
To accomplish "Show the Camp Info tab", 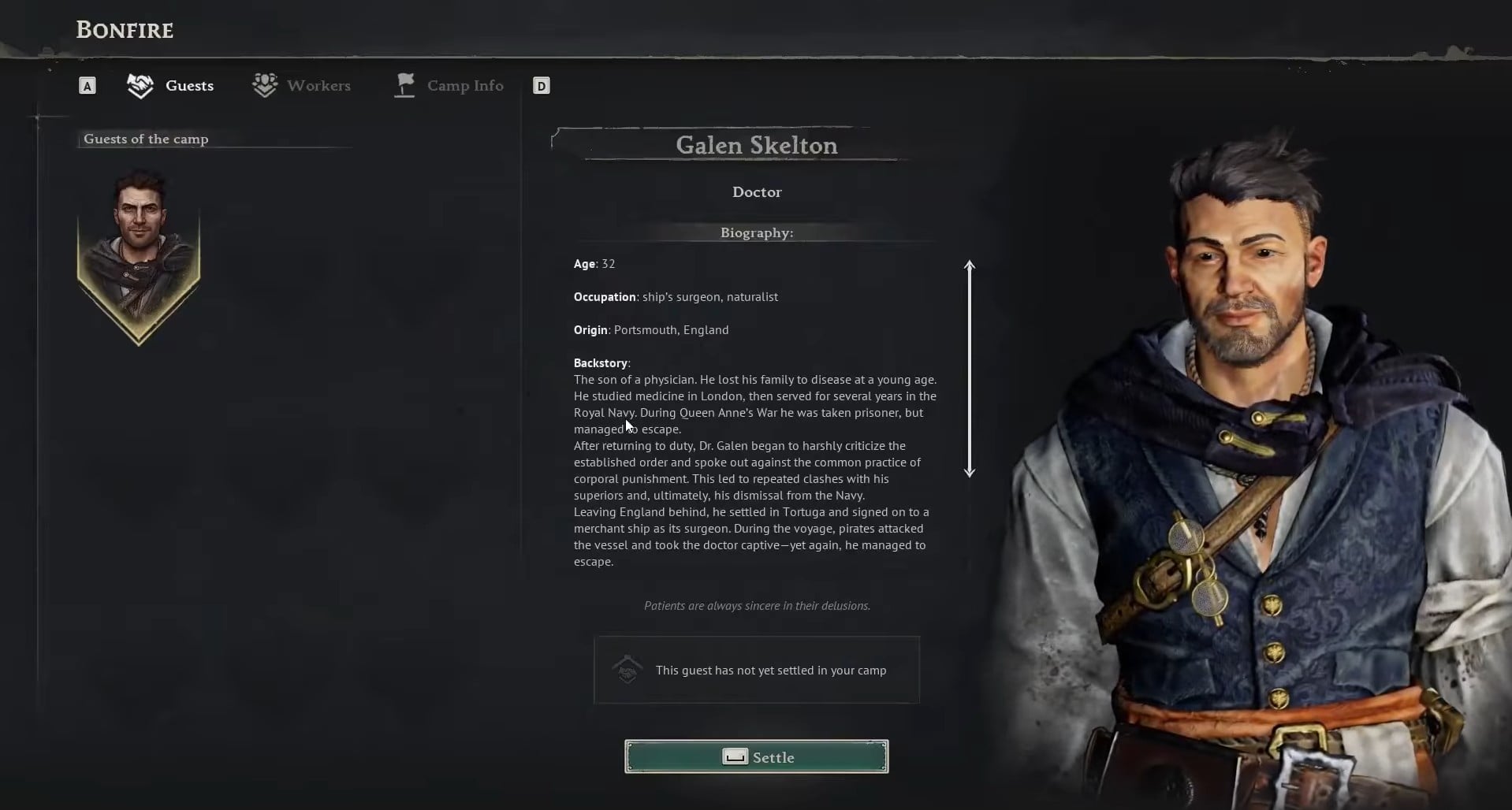I will click(449, 86).
